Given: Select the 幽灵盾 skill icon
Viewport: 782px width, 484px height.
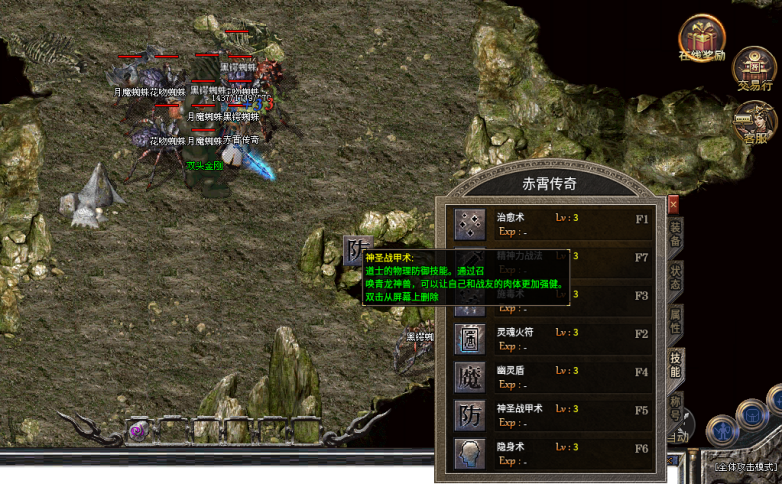Looking at the screenshot, I should pyautogui.click(x=469, y=377).
